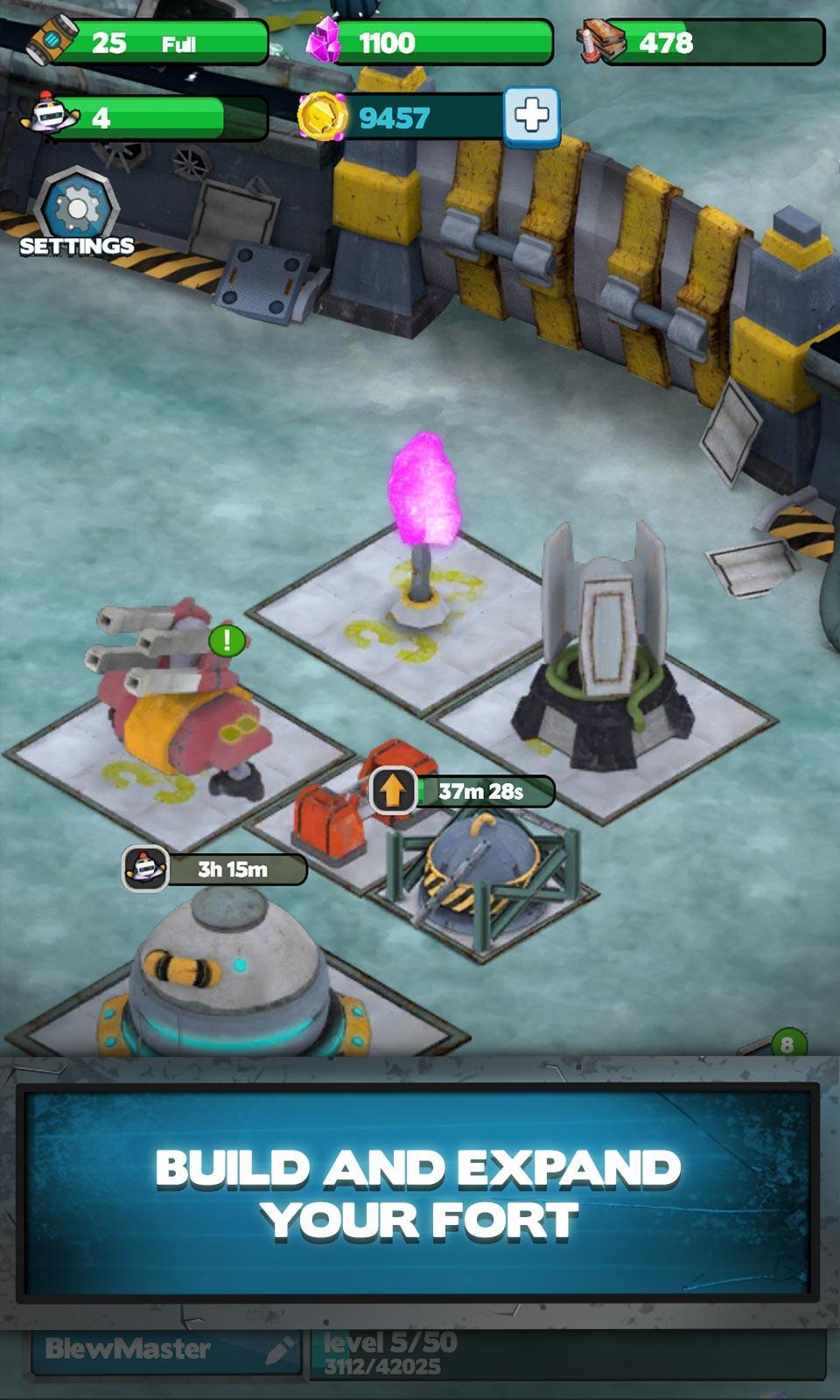This screenshot has height=1400, width=840.
Task: Check the 3h 15m robot build timer
Action: (215, 869)
